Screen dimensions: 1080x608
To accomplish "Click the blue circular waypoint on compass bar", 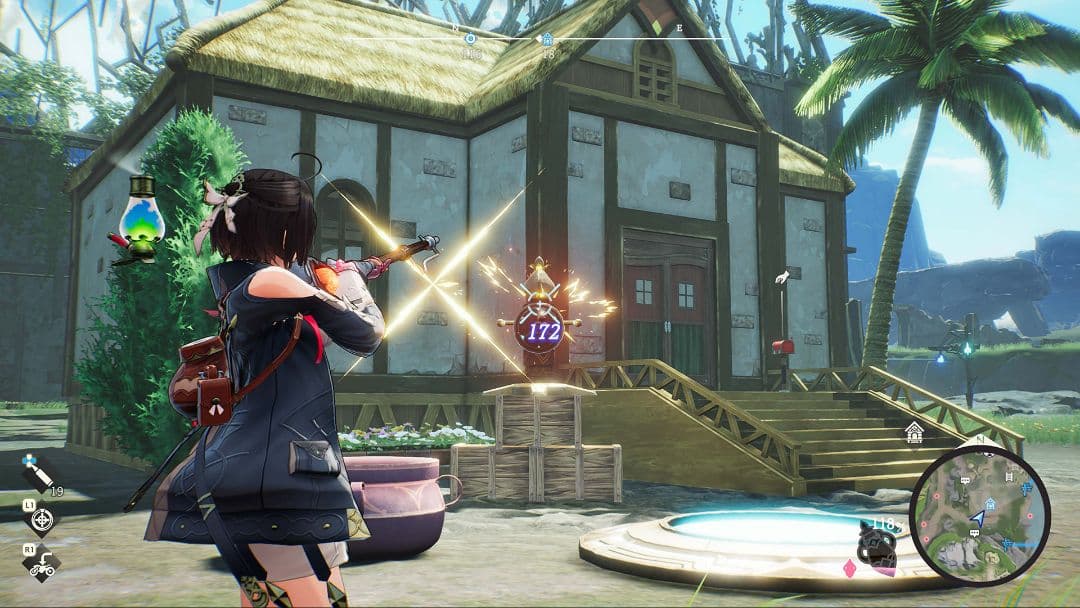I will [x=471, y=39].
